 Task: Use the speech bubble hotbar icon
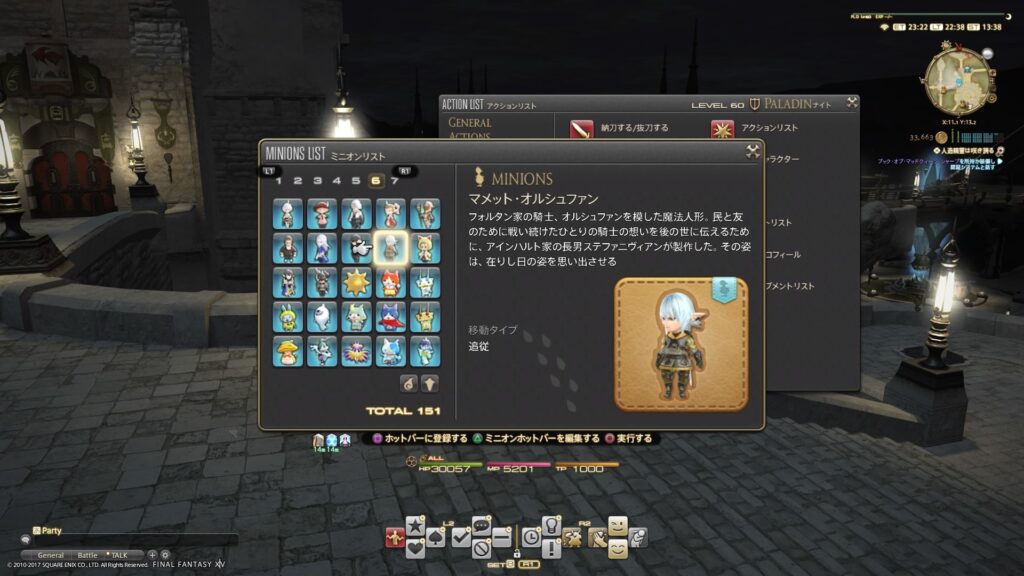[481, 524]
